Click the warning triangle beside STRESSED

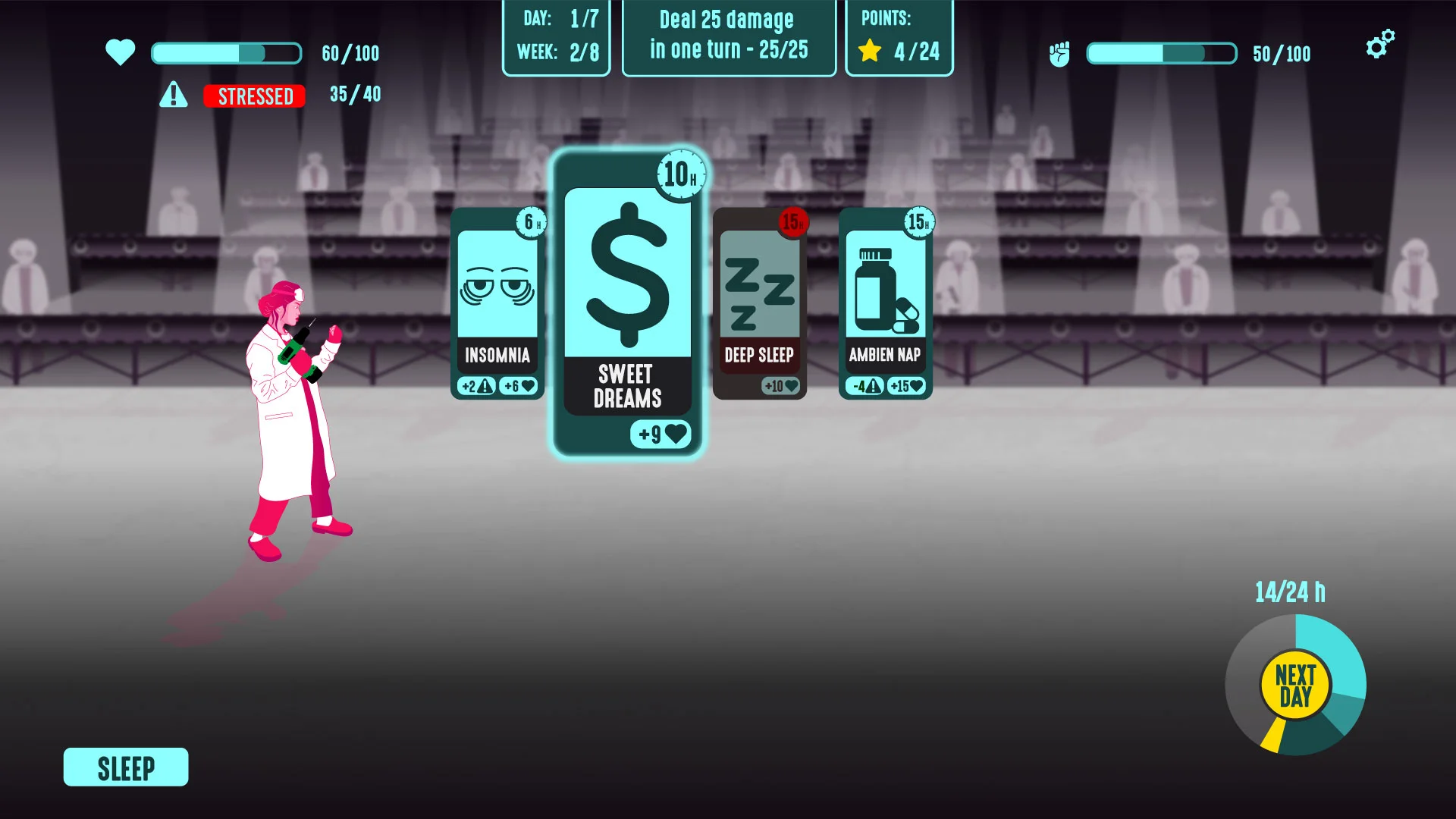click(175, 95)
